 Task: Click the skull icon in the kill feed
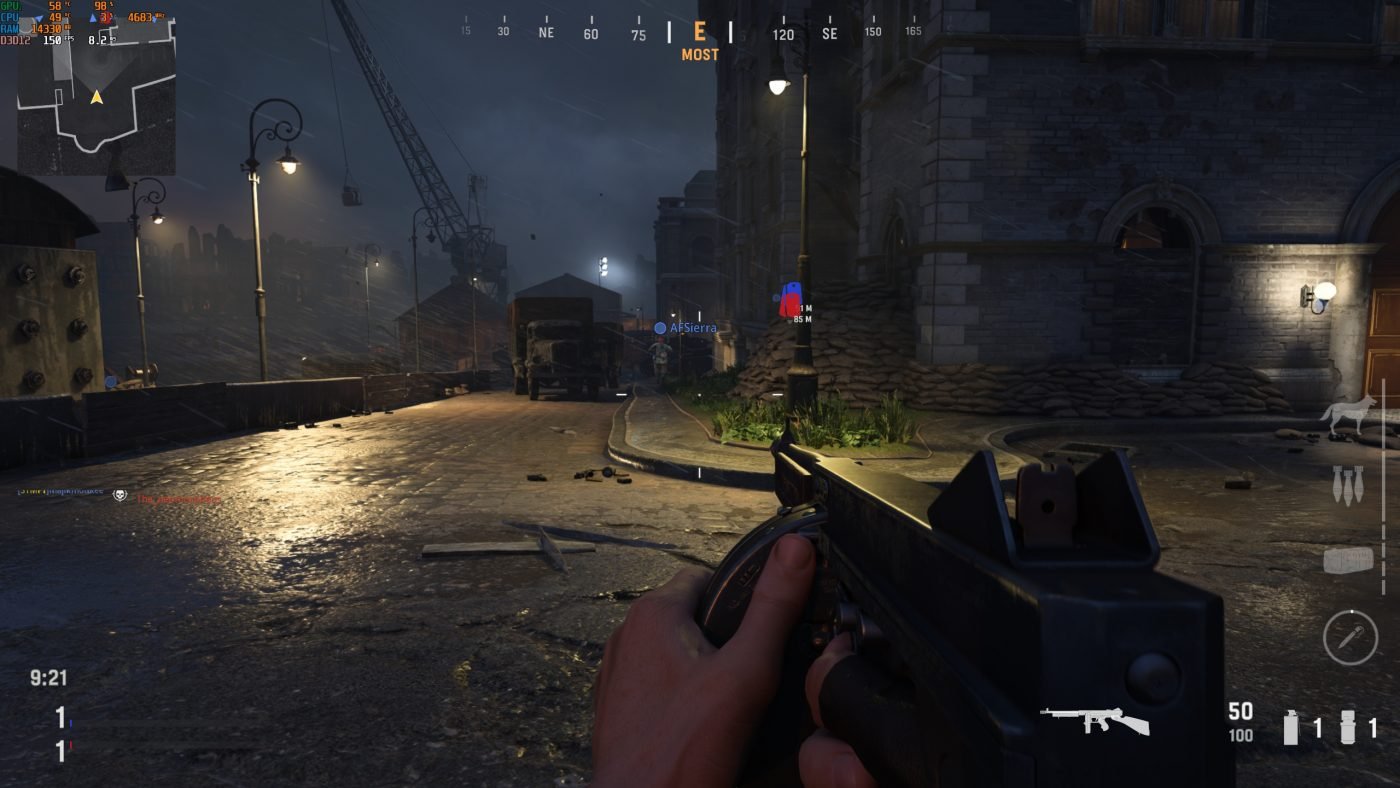pos(120,495)
